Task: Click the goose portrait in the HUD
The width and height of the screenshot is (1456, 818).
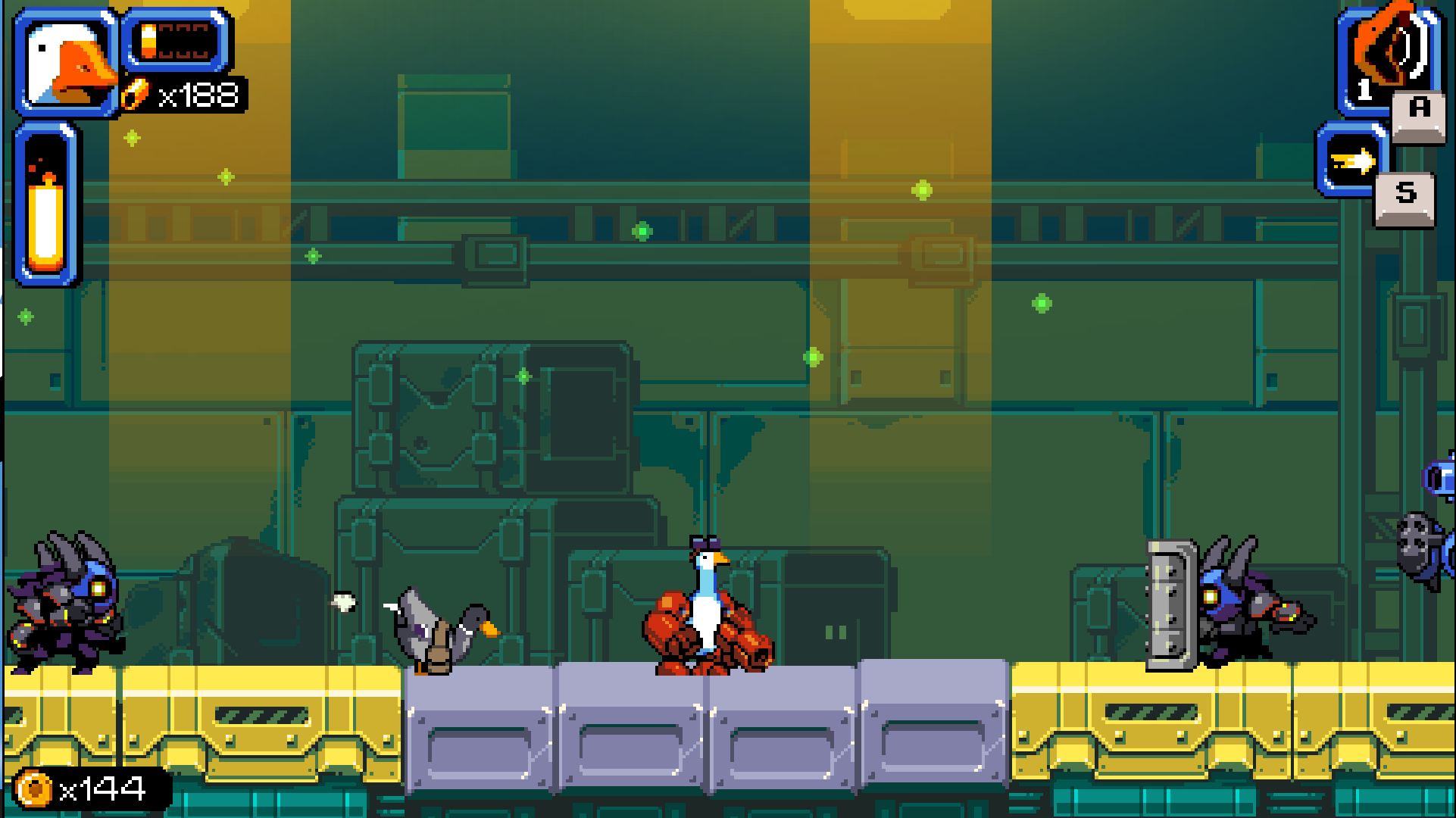Action: [64, 61]
